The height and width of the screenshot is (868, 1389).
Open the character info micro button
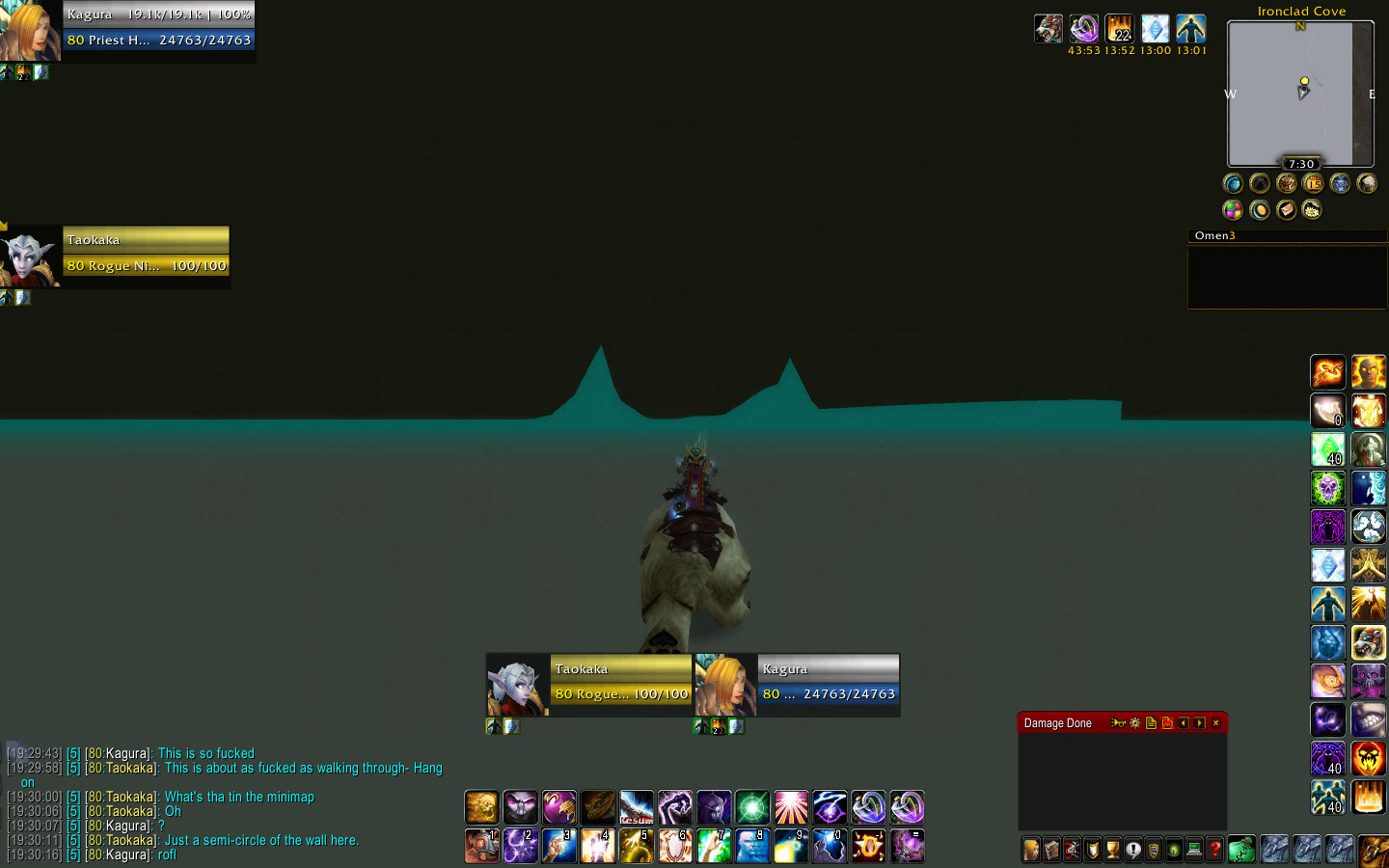click(1031, 850)
